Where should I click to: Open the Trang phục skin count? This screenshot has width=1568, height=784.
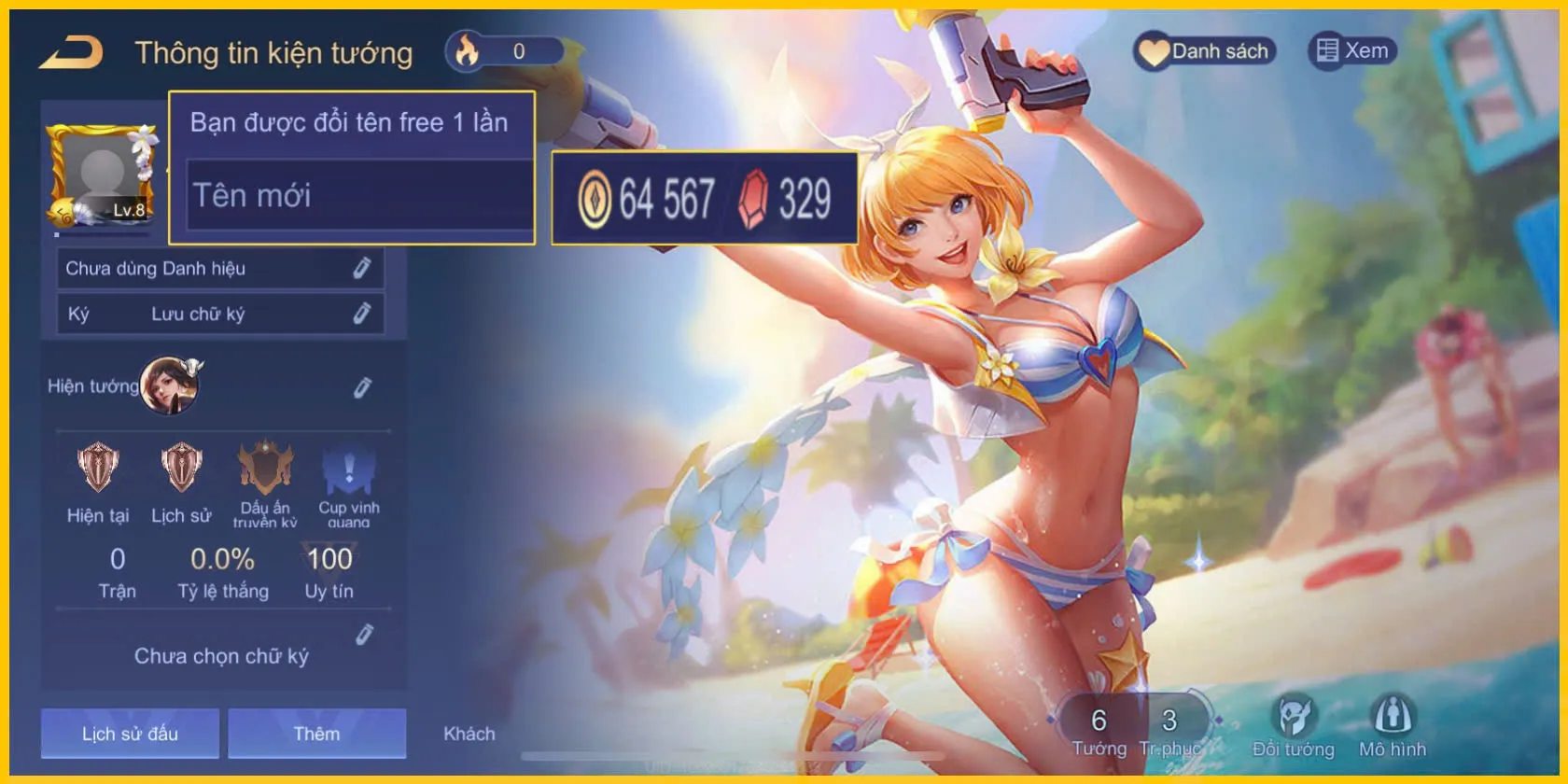click(1169, 730)
